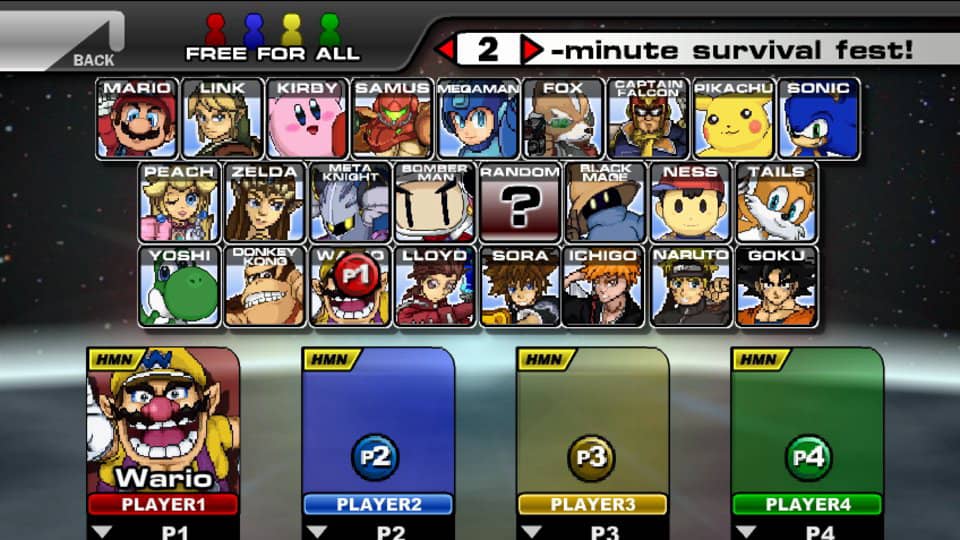Select Yoshi's character tile

click(x=179, y=286)
